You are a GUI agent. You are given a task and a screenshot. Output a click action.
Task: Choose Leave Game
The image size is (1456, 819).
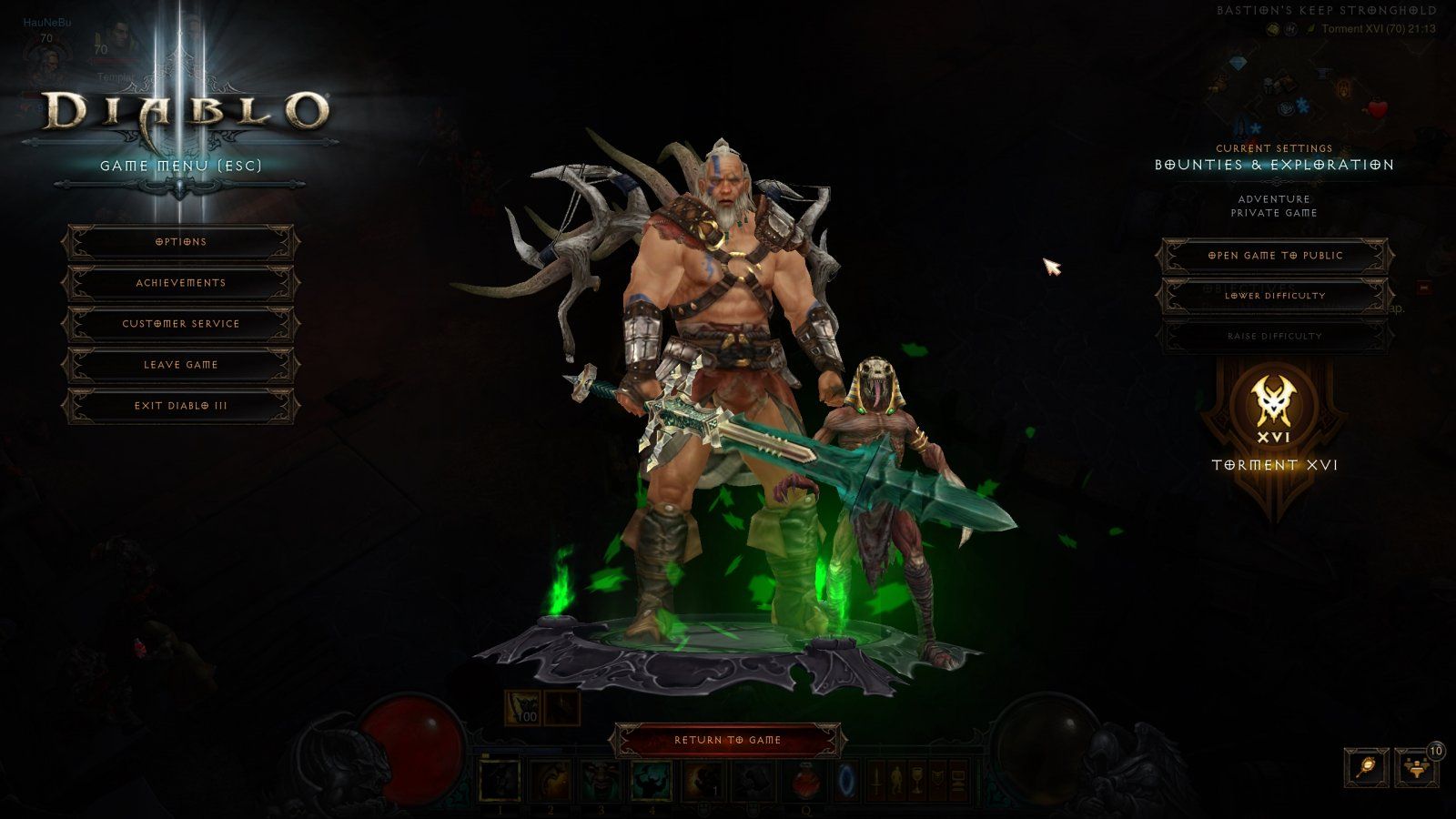coord(180,365)
